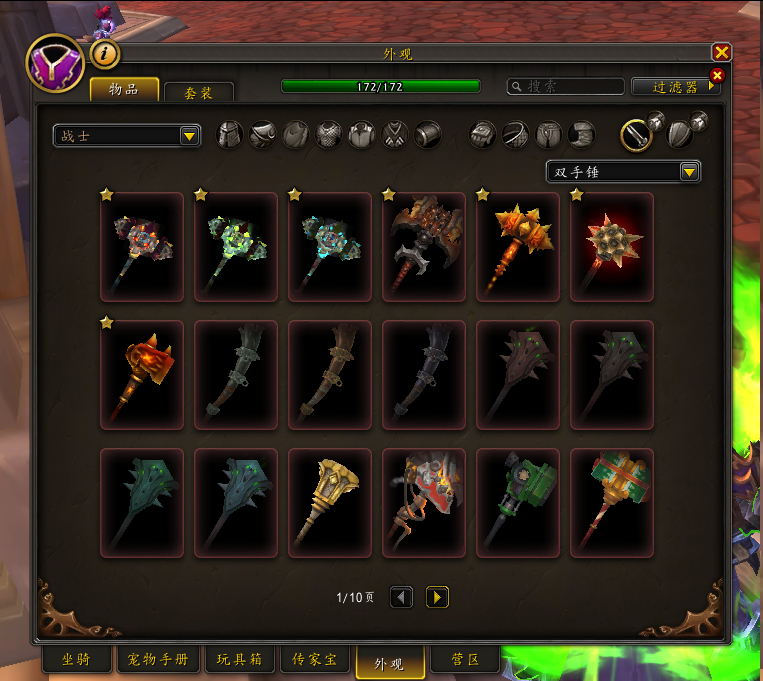Open the 过滤器 filter menu

tap(676, 87)
